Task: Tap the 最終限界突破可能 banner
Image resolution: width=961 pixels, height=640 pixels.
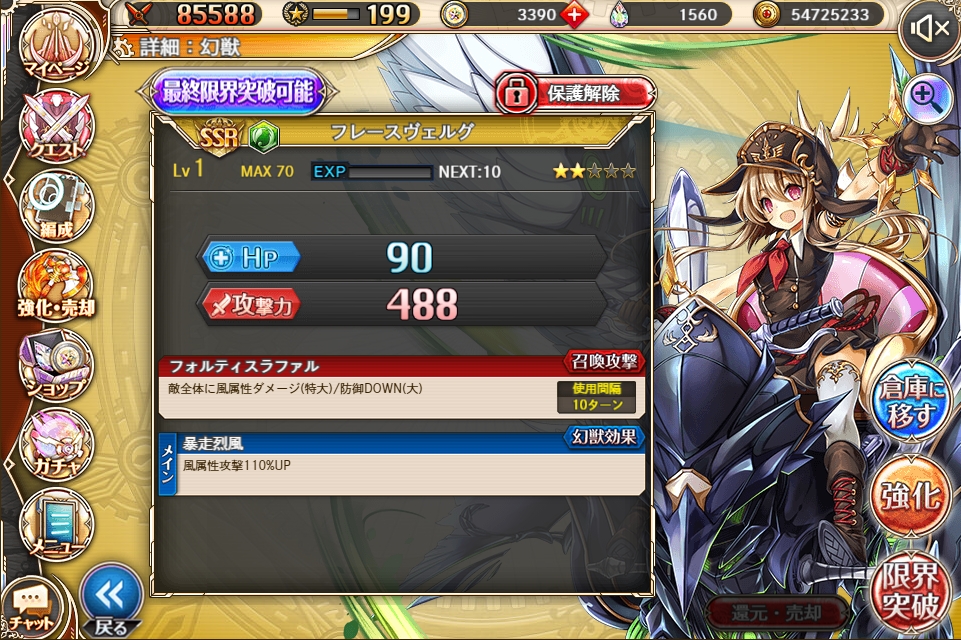Action: tap(240, 93)
